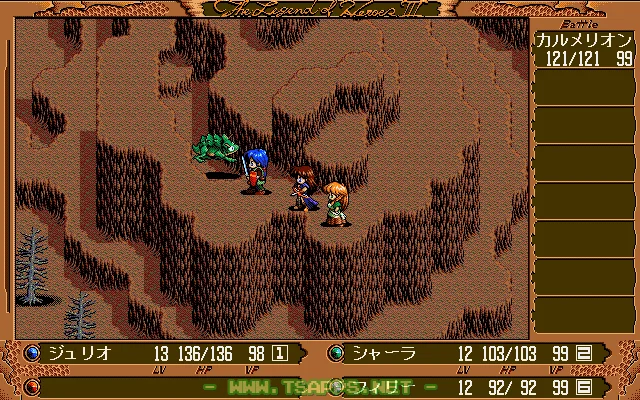Select party member ジュリオ's status row
This screenshot has height=400, width=640.
pyautogui.click(x=160, y=352)
